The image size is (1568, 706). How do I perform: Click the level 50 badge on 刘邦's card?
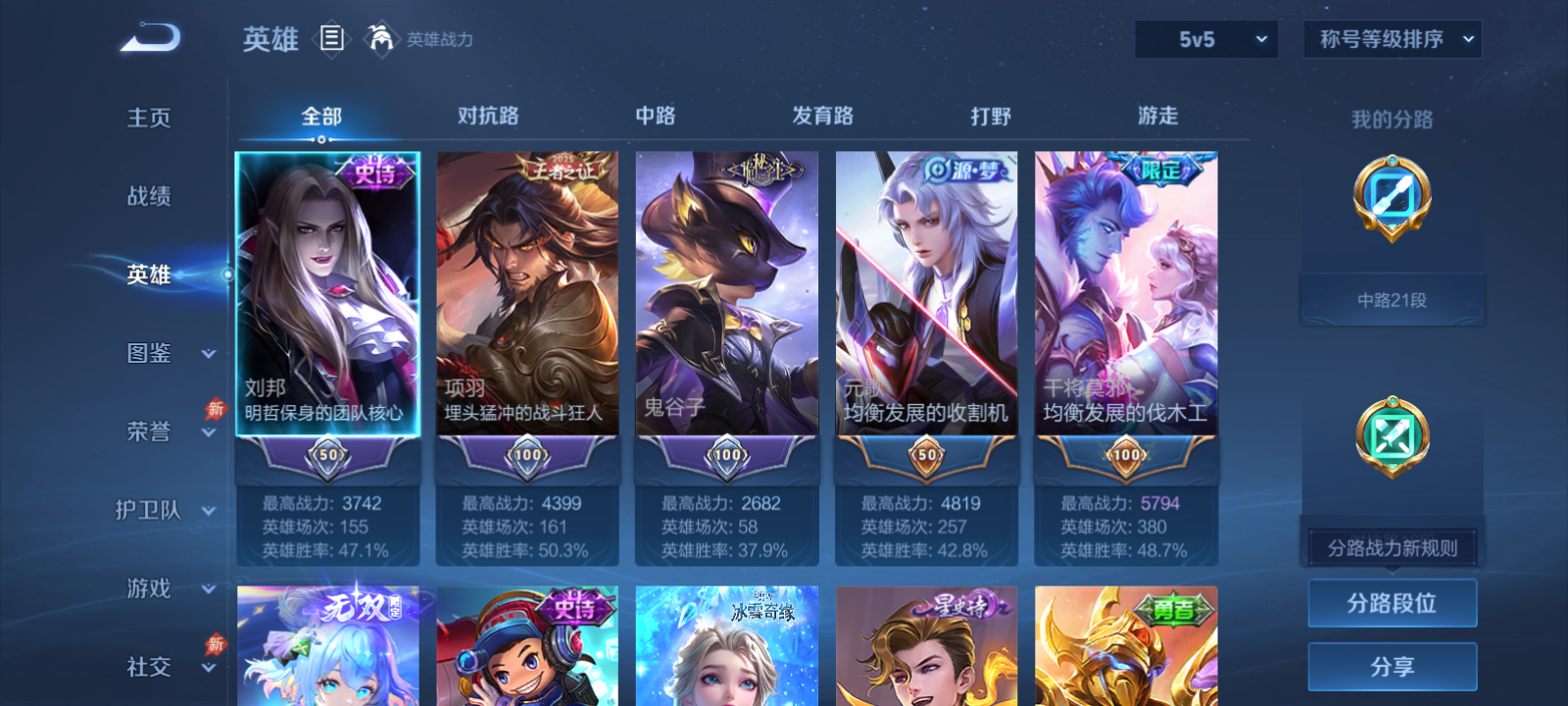326,455
